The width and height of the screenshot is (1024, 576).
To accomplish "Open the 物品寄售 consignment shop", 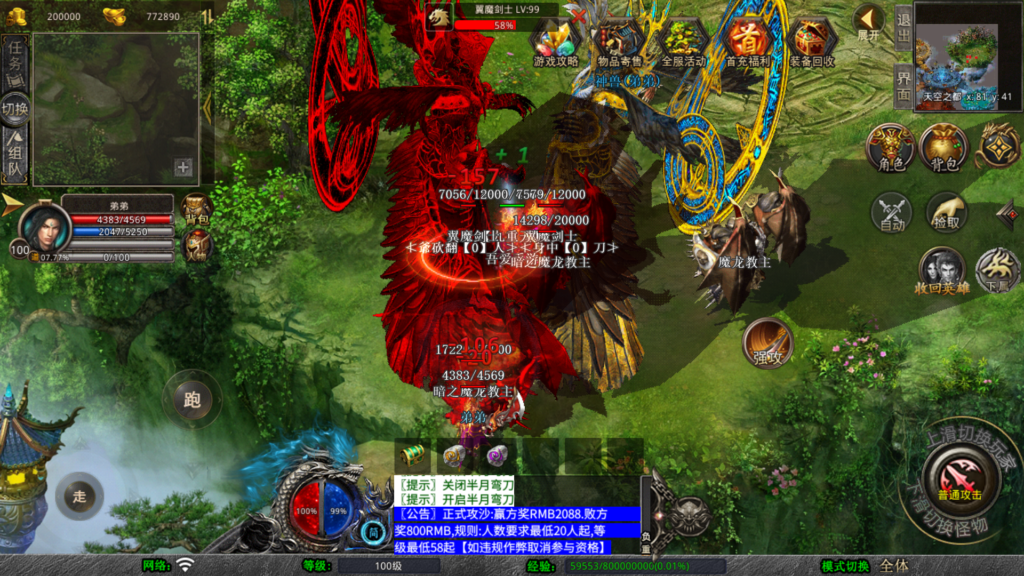I will (x=620, y=40).
